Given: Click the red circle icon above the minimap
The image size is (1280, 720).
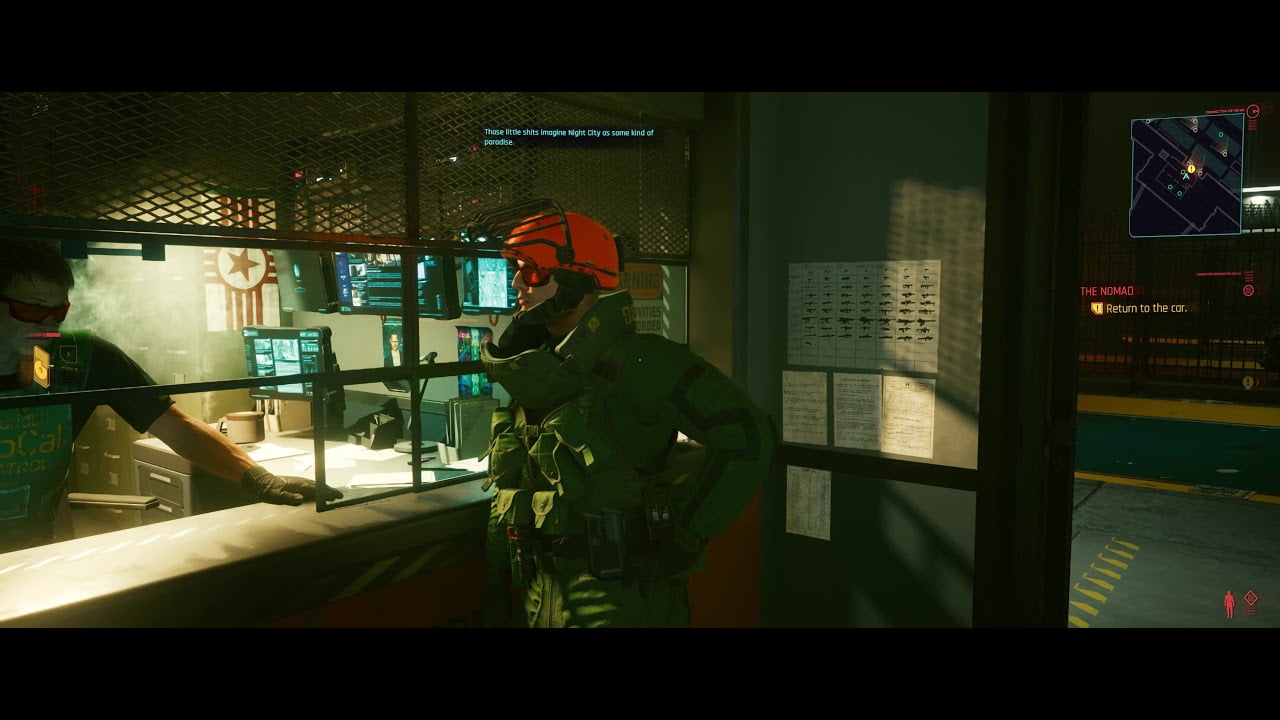Looking at the screenshot, I should 1253,111.
